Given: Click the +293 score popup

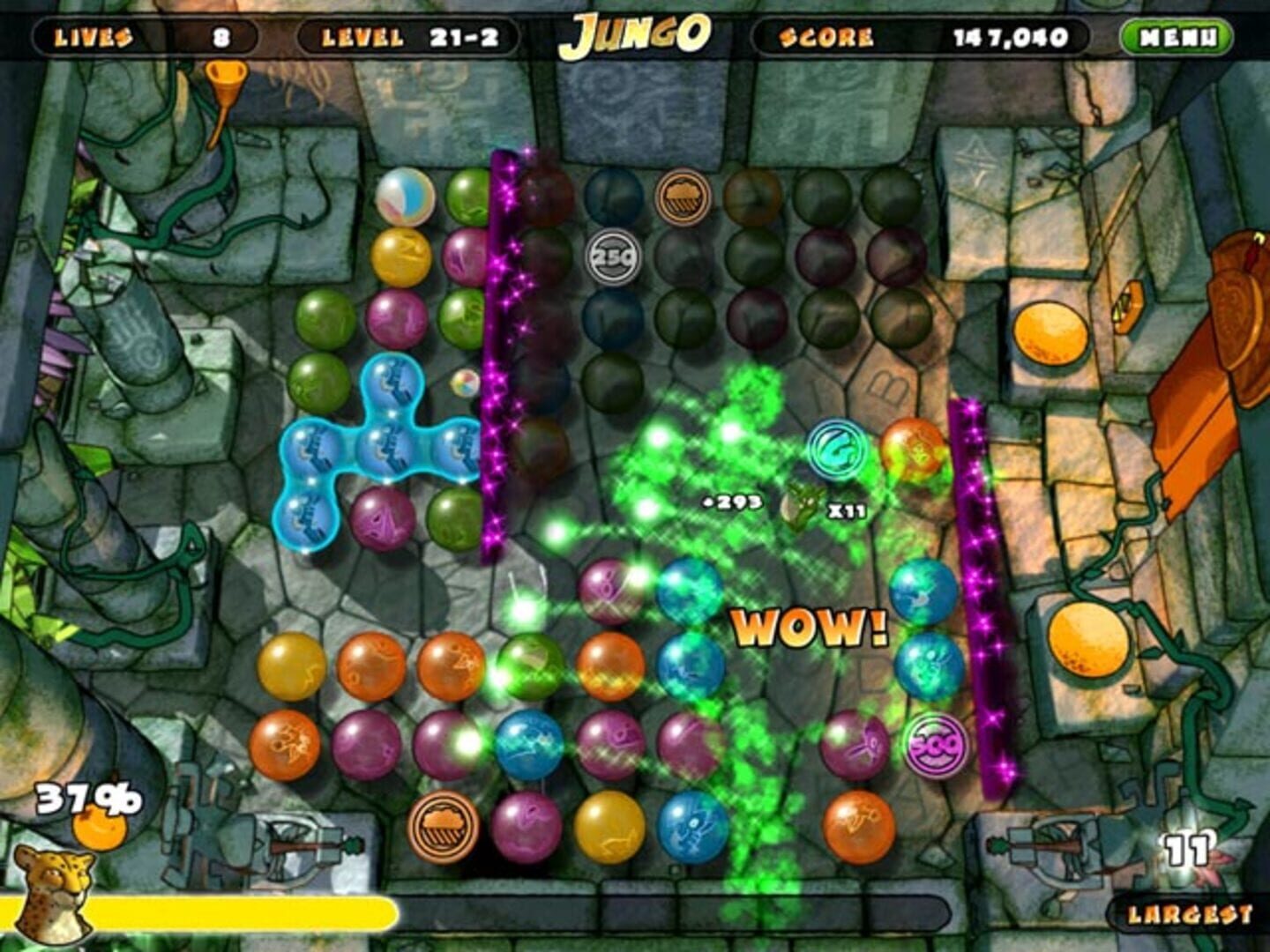Looking at the screenshot, I should click(732, 503).
